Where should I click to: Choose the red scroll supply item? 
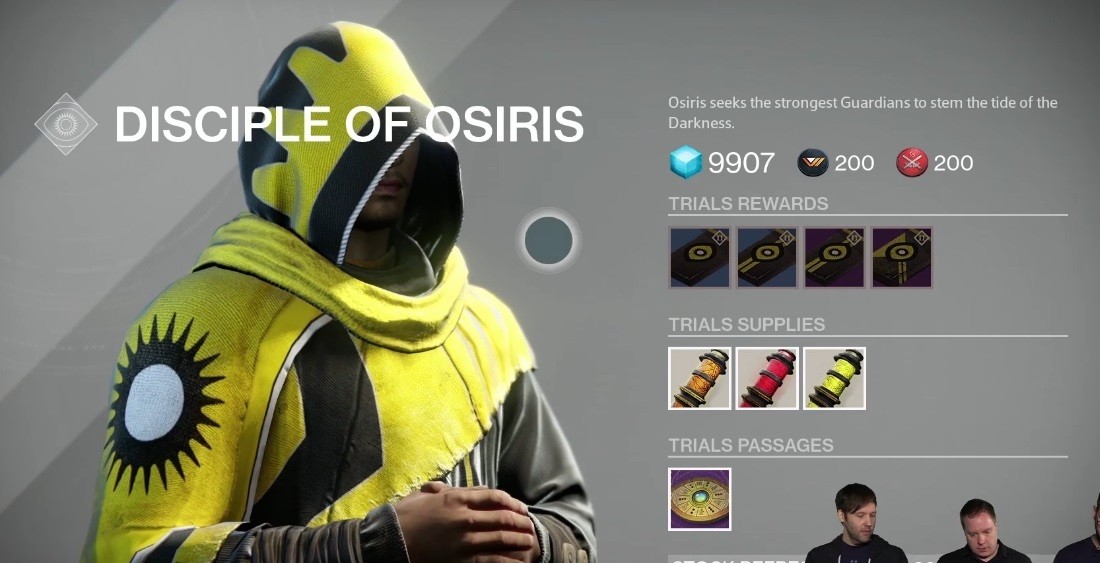pos(767,378)
